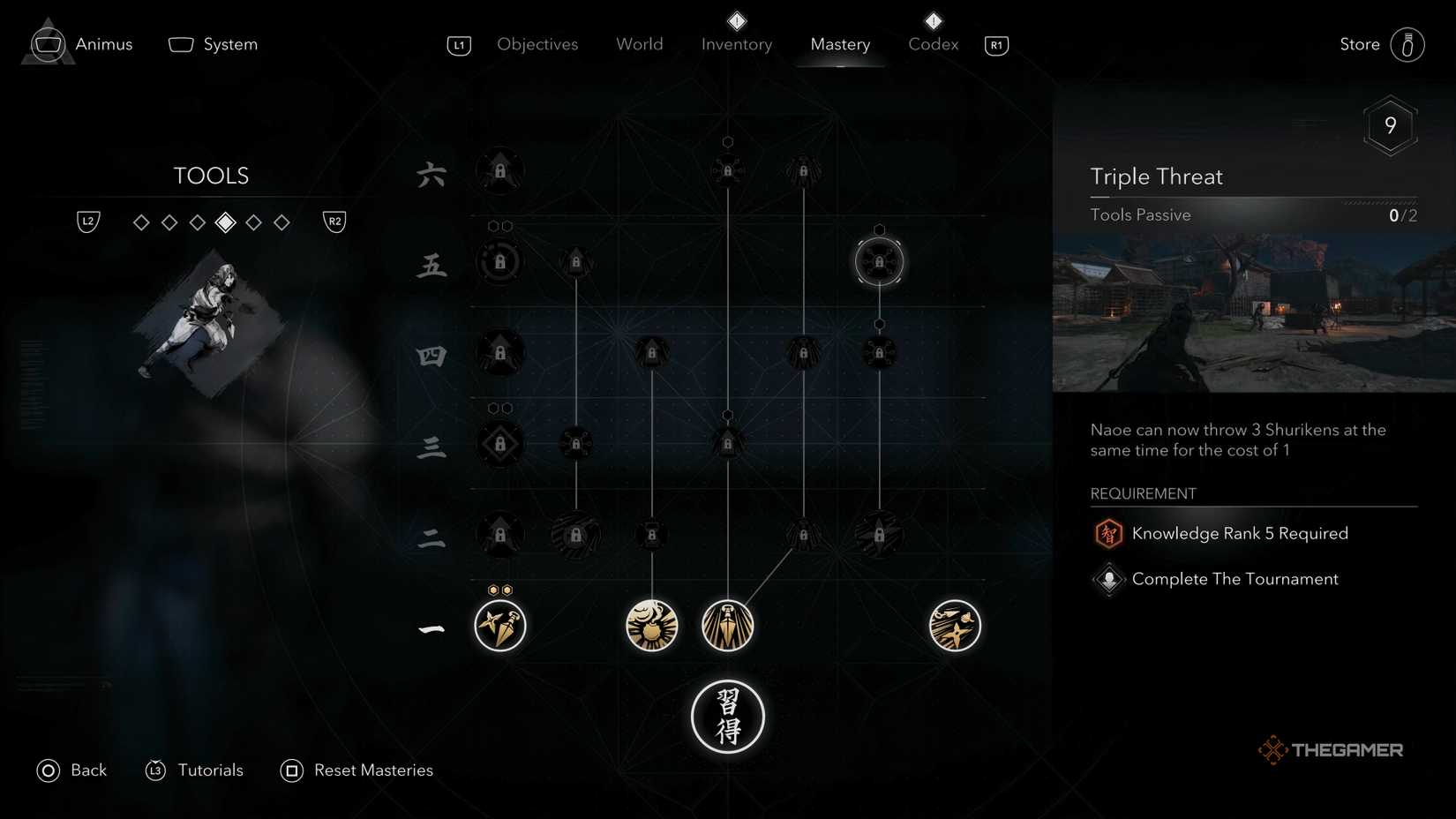The height and width of the screenshot is (819, 1456).
Task: Select the World menu entry
Action: point(639,44)
